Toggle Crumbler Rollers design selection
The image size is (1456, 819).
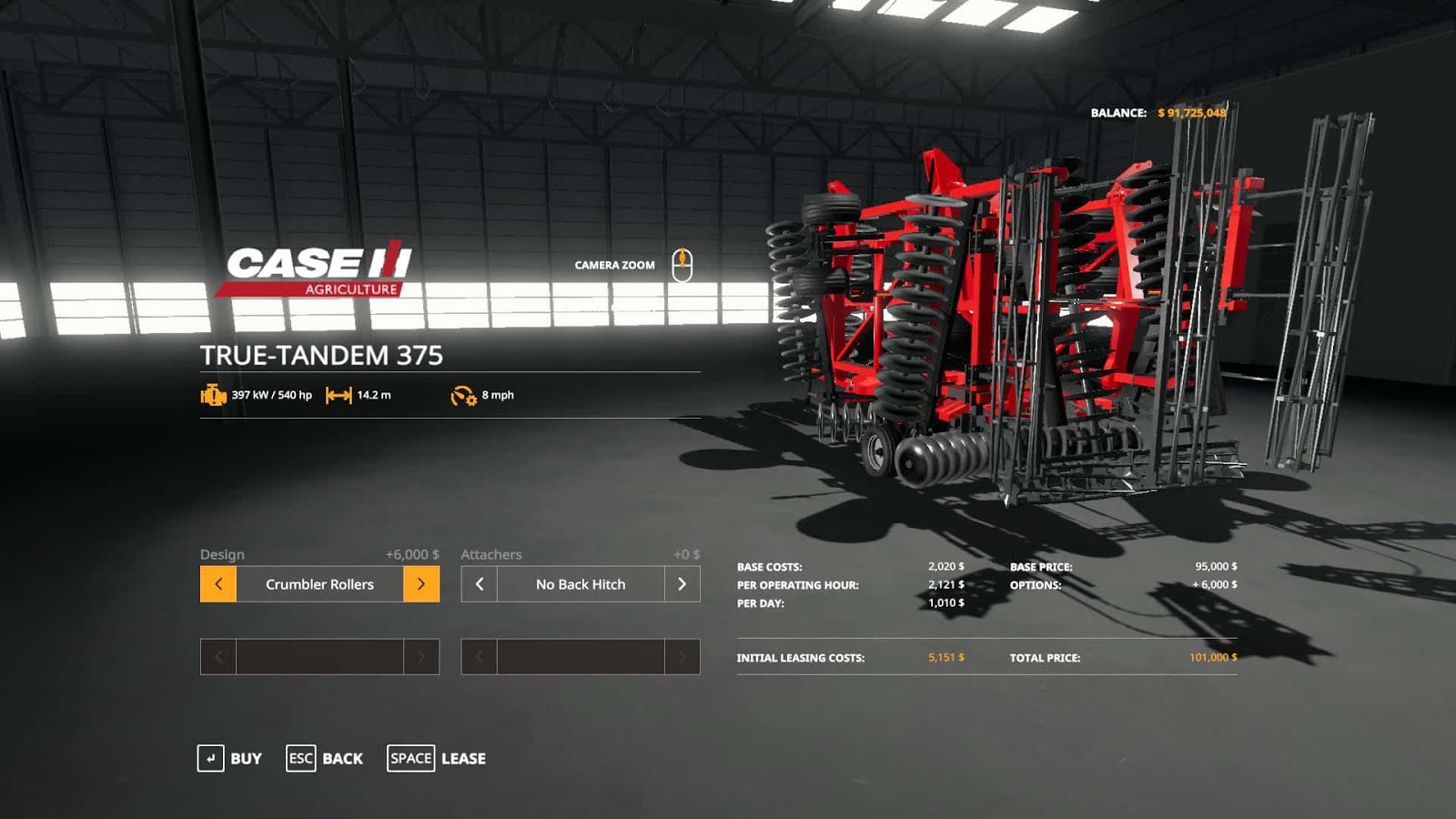click(x=318, y=584)
